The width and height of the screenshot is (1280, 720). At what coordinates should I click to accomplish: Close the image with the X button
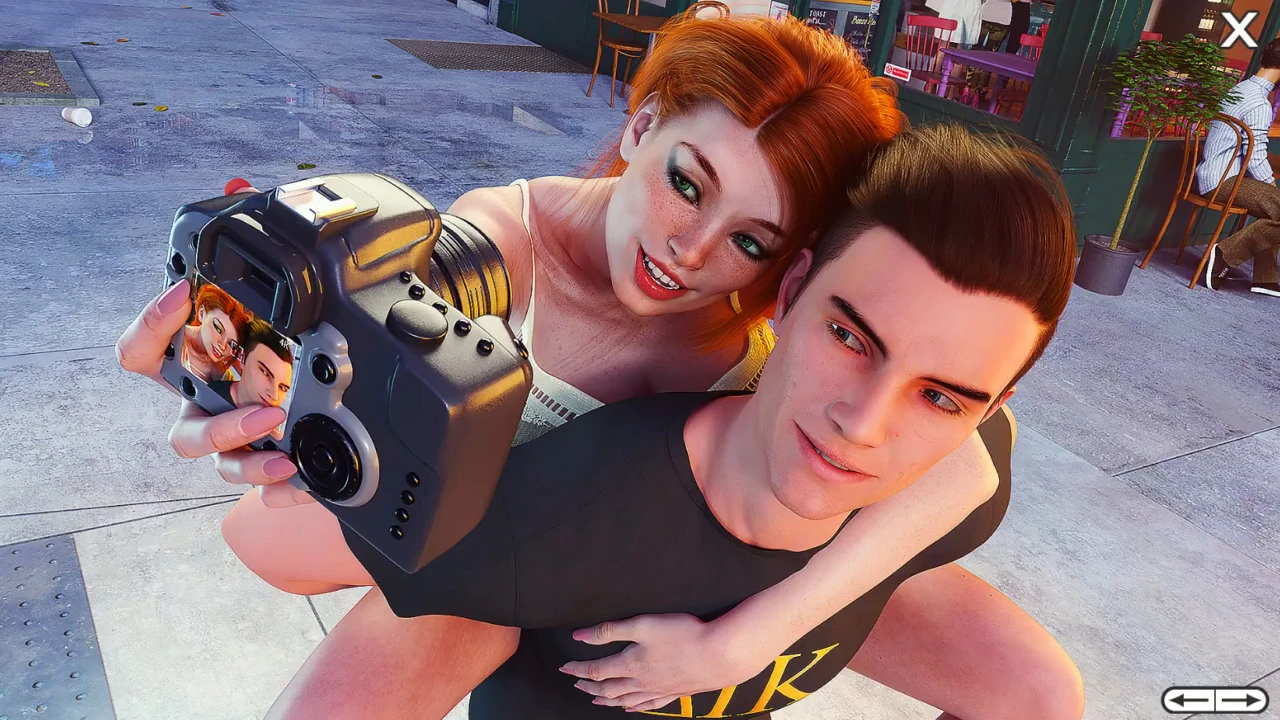[x=1239, y=30]
